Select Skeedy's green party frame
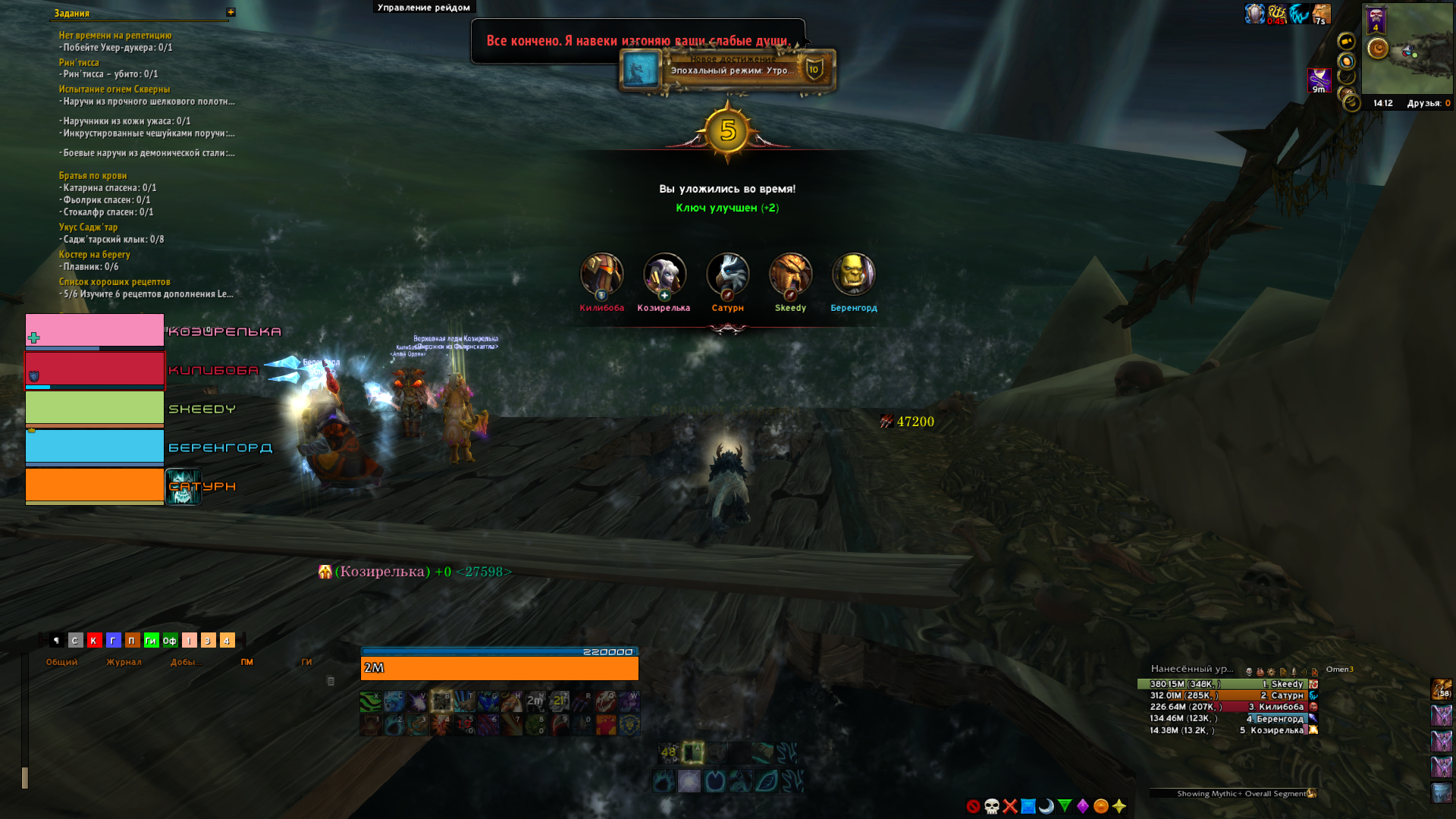 [95, 408]
